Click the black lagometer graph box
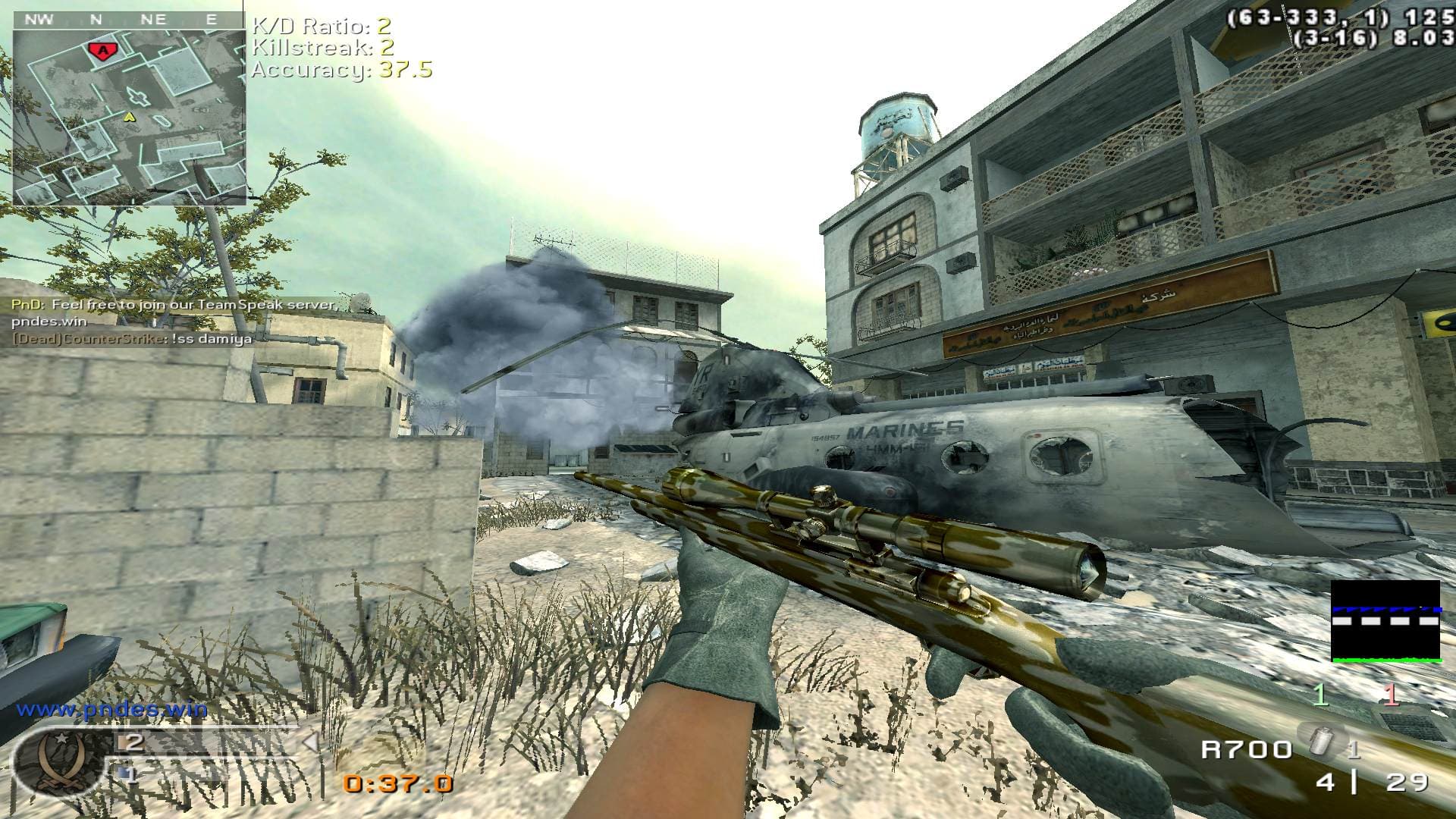The height and width of the screenshot is (819, 1456). pos(1385,621)
